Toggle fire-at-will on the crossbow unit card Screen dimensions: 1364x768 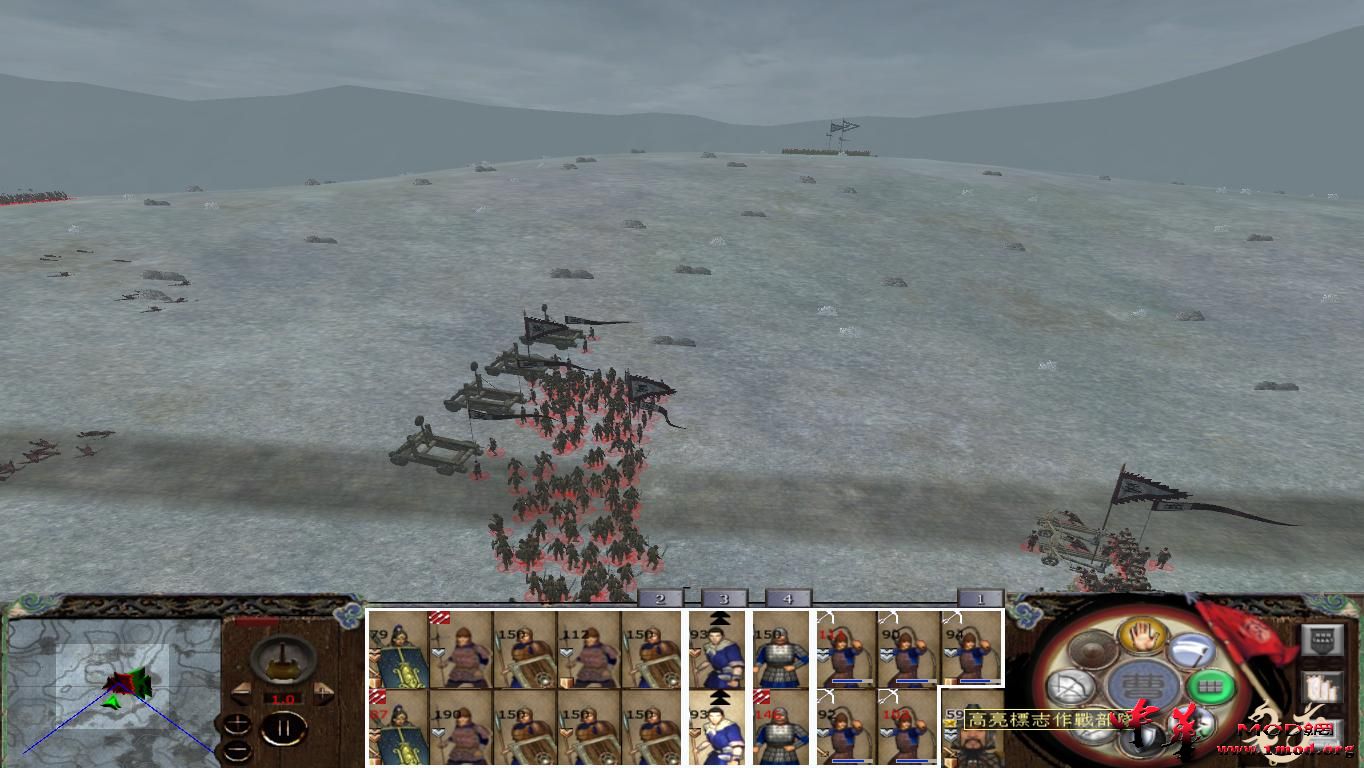point(824,616)
